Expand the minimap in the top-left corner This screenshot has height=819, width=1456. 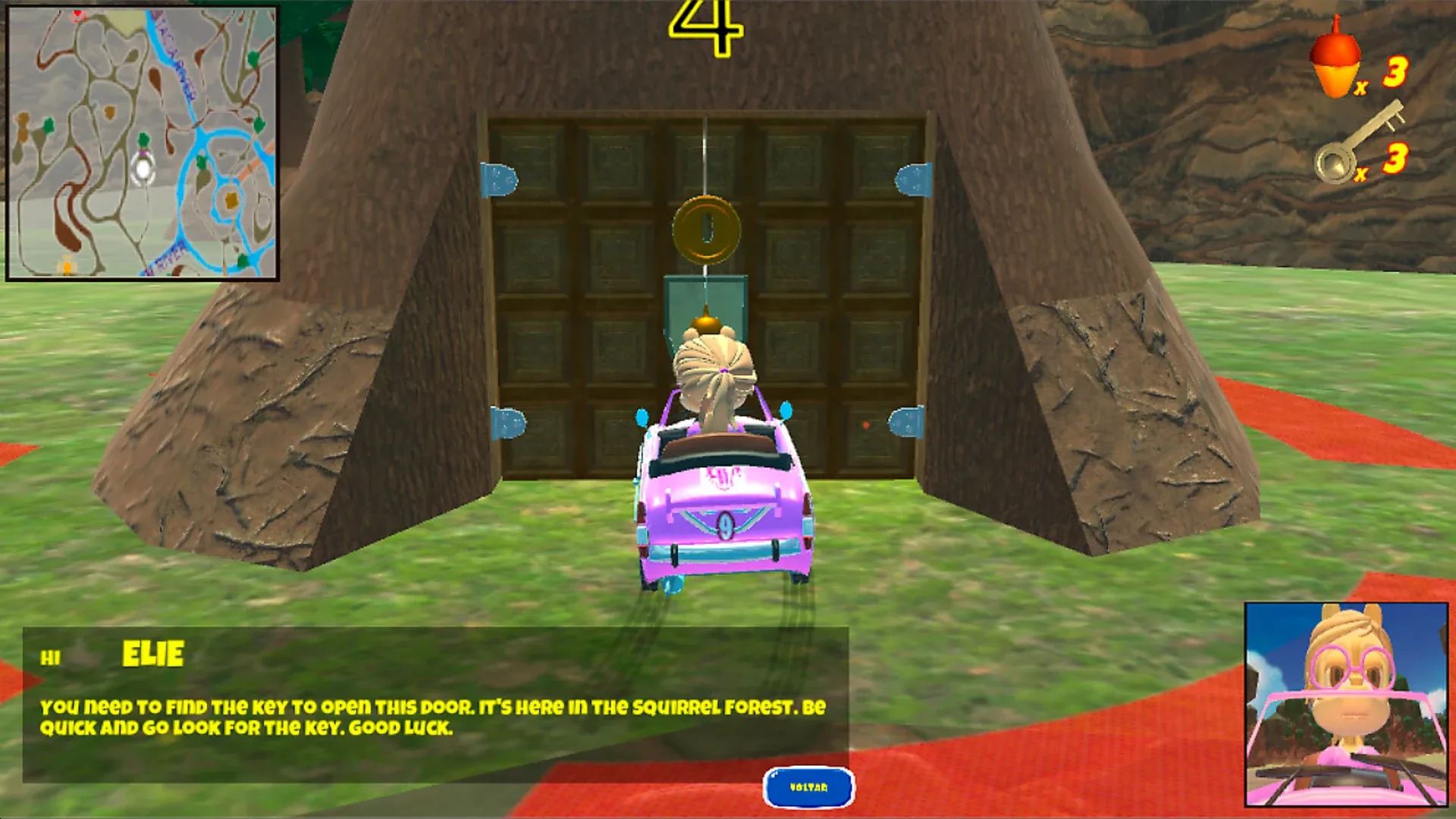pyautogui.click(x=144, y=140)
